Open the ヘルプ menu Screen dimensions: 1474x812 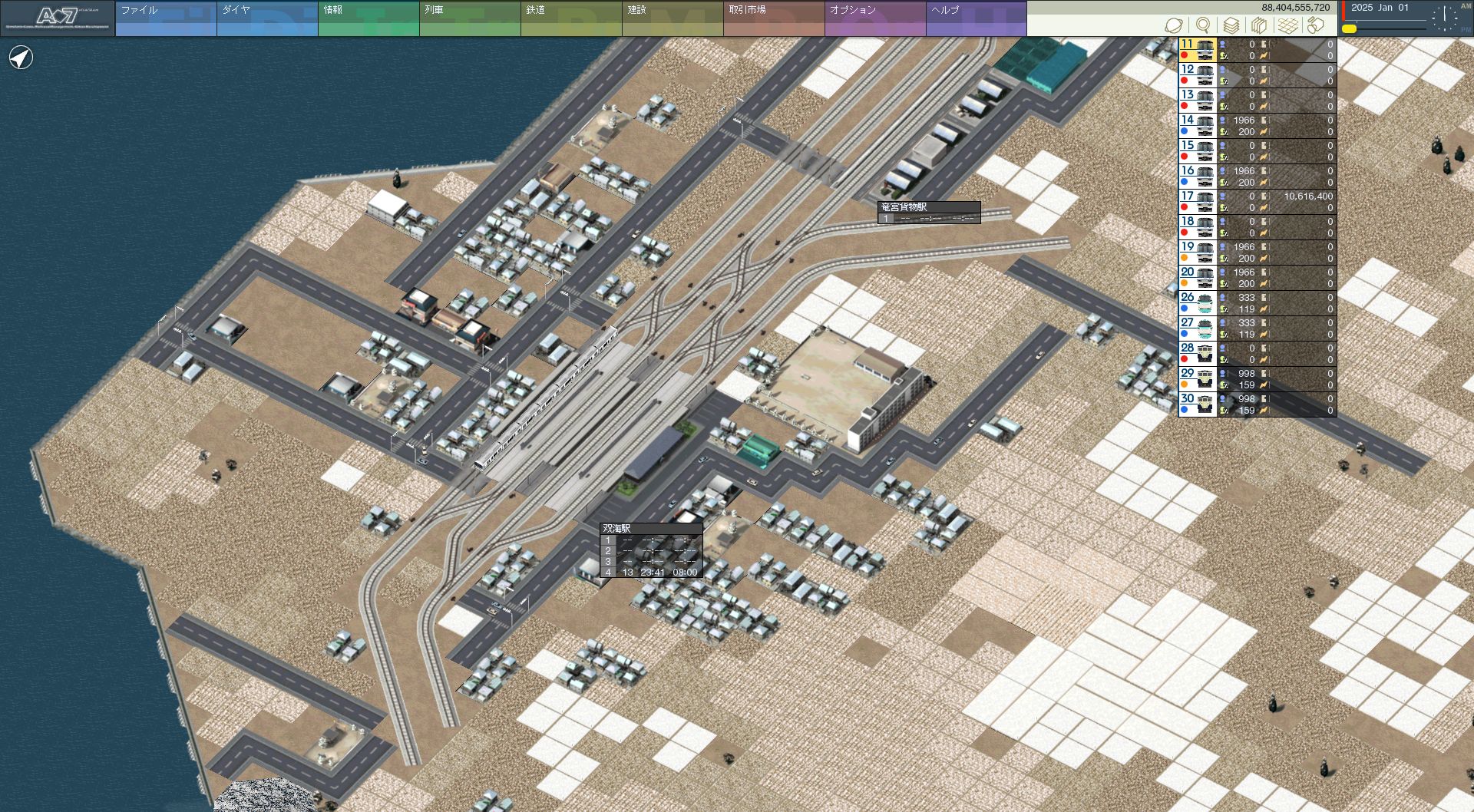click(x=976, y=18)
